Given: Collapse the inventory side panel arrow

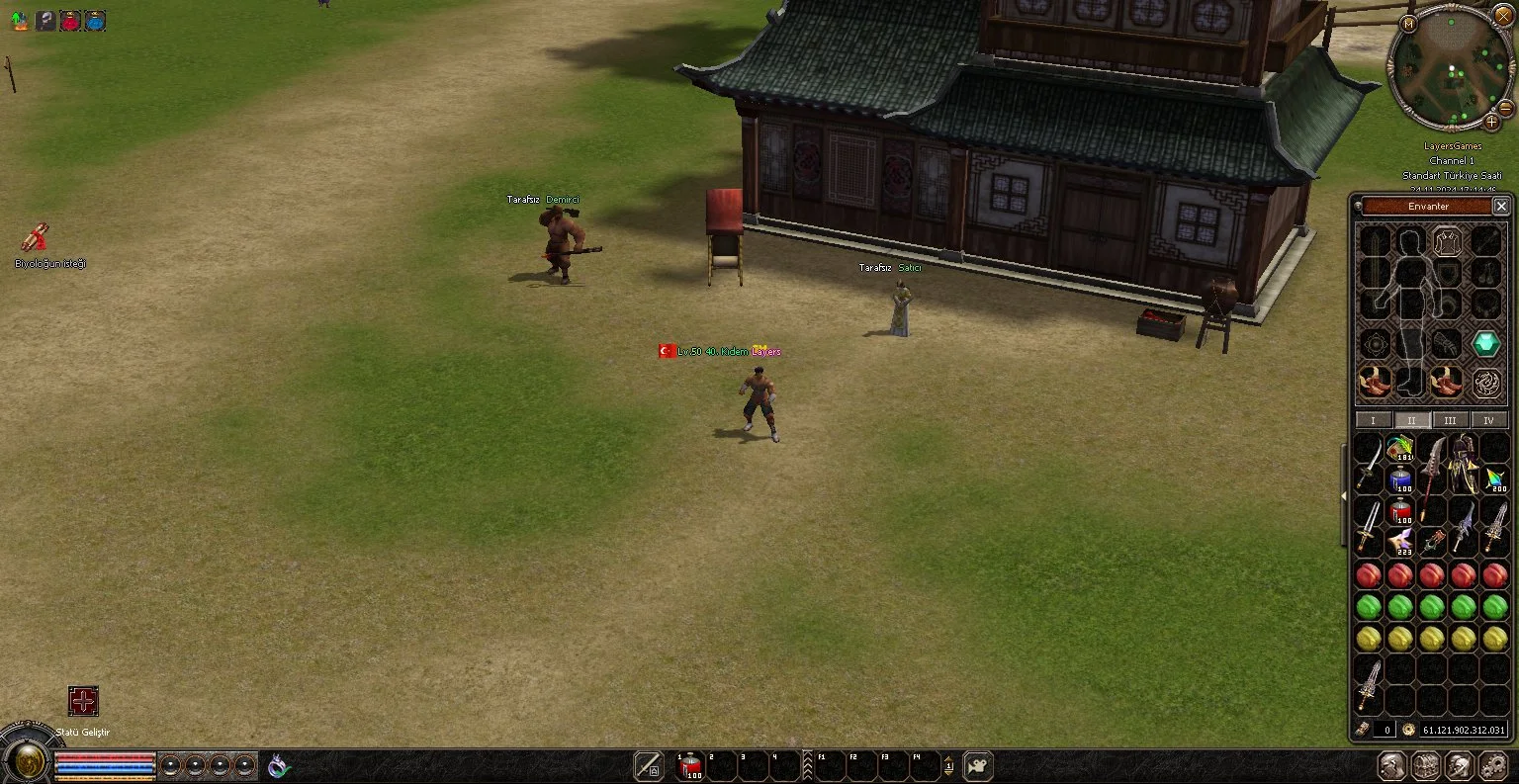Looking at the screenshot, I should [x=1343, y=495].
